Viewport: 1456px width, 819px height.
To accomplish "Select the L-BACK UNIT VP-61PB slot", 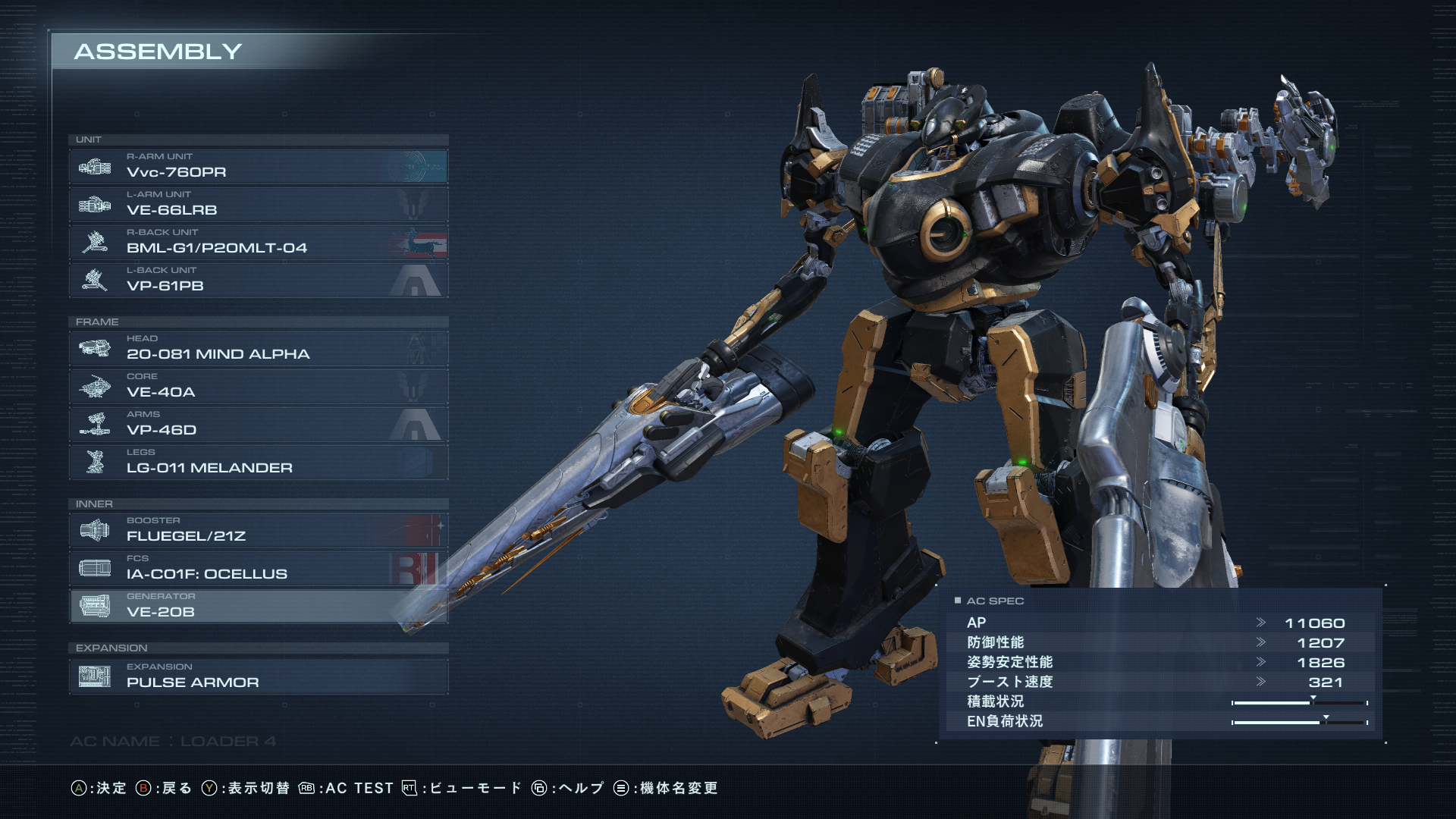I will tap(258, 280).
